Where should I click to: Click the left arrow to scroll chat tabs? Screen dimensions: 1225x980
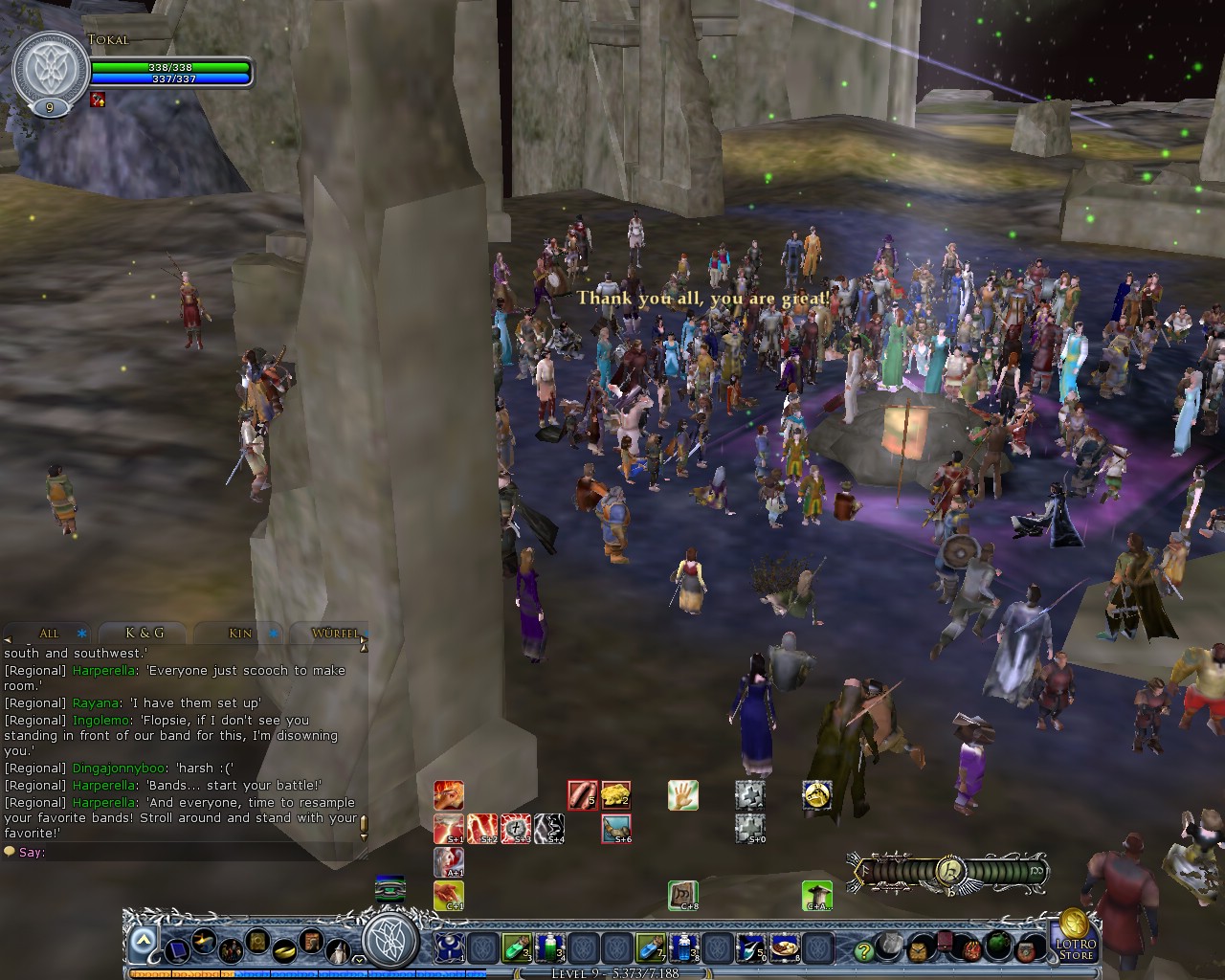[x=8, y=638]
